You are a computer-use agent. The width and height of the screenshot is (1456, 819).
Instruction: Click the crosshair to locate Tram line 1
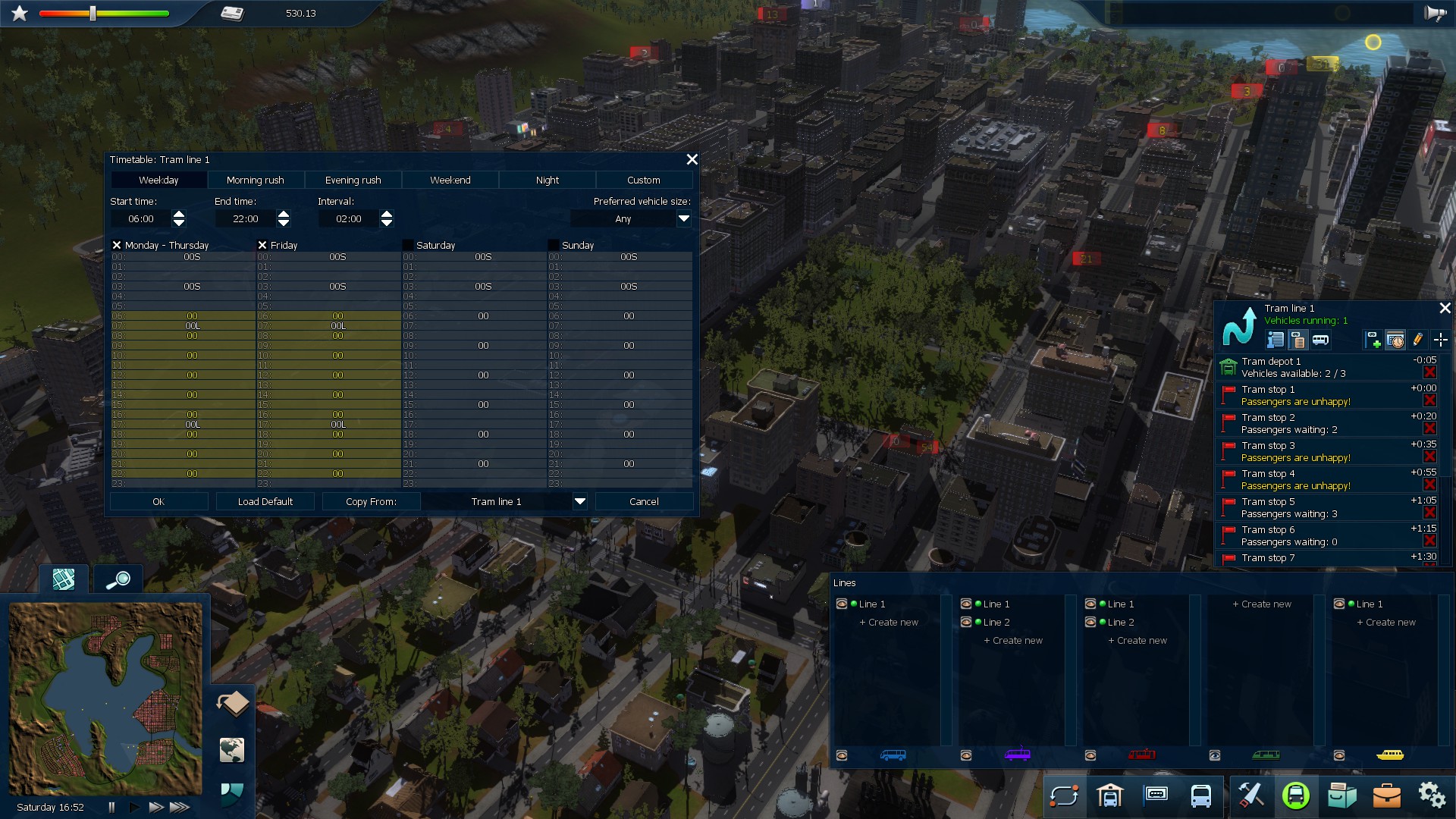click(x=1441, y=340)
